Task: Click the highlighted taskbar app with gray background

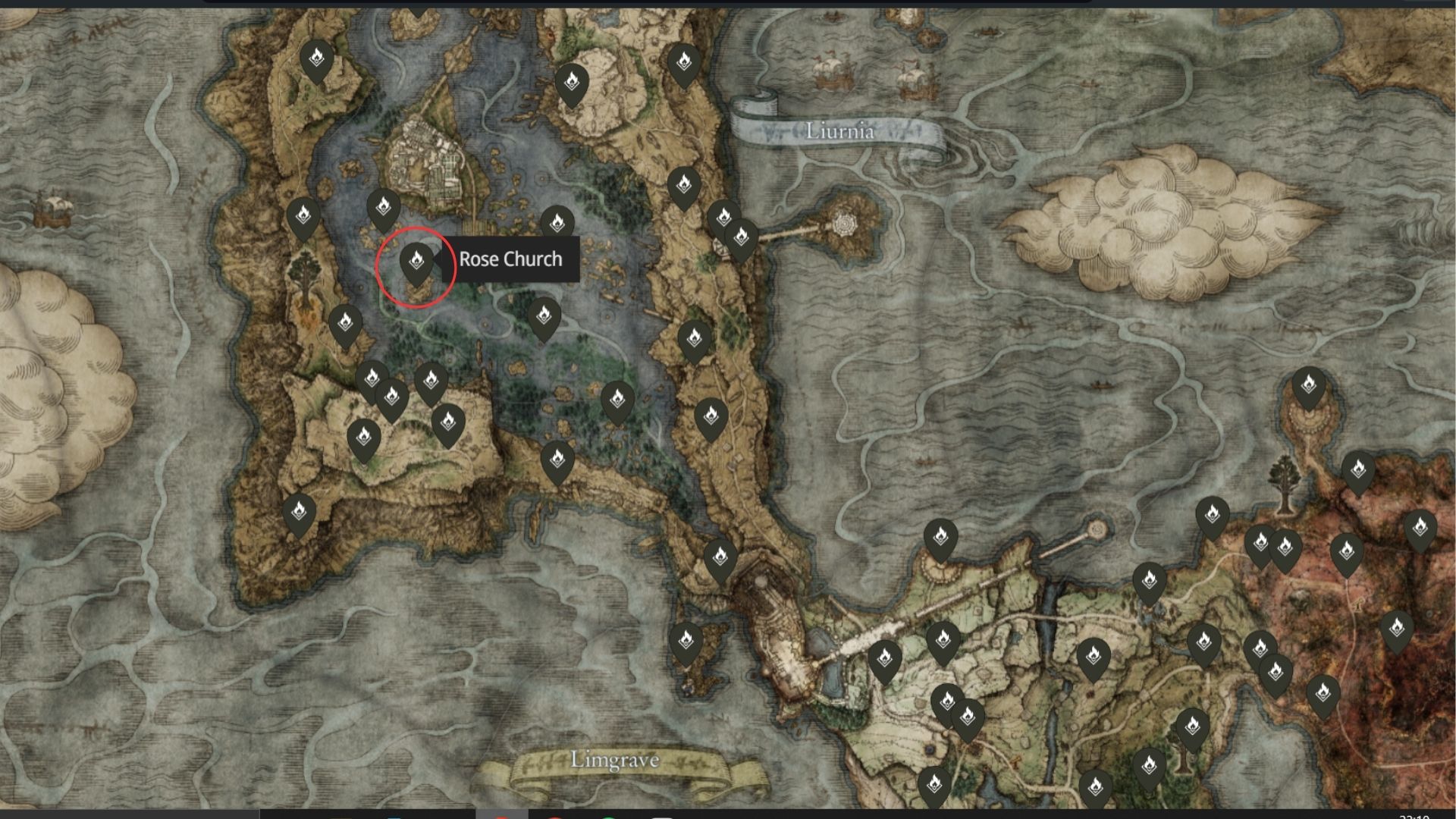Action: click(500, 815)
